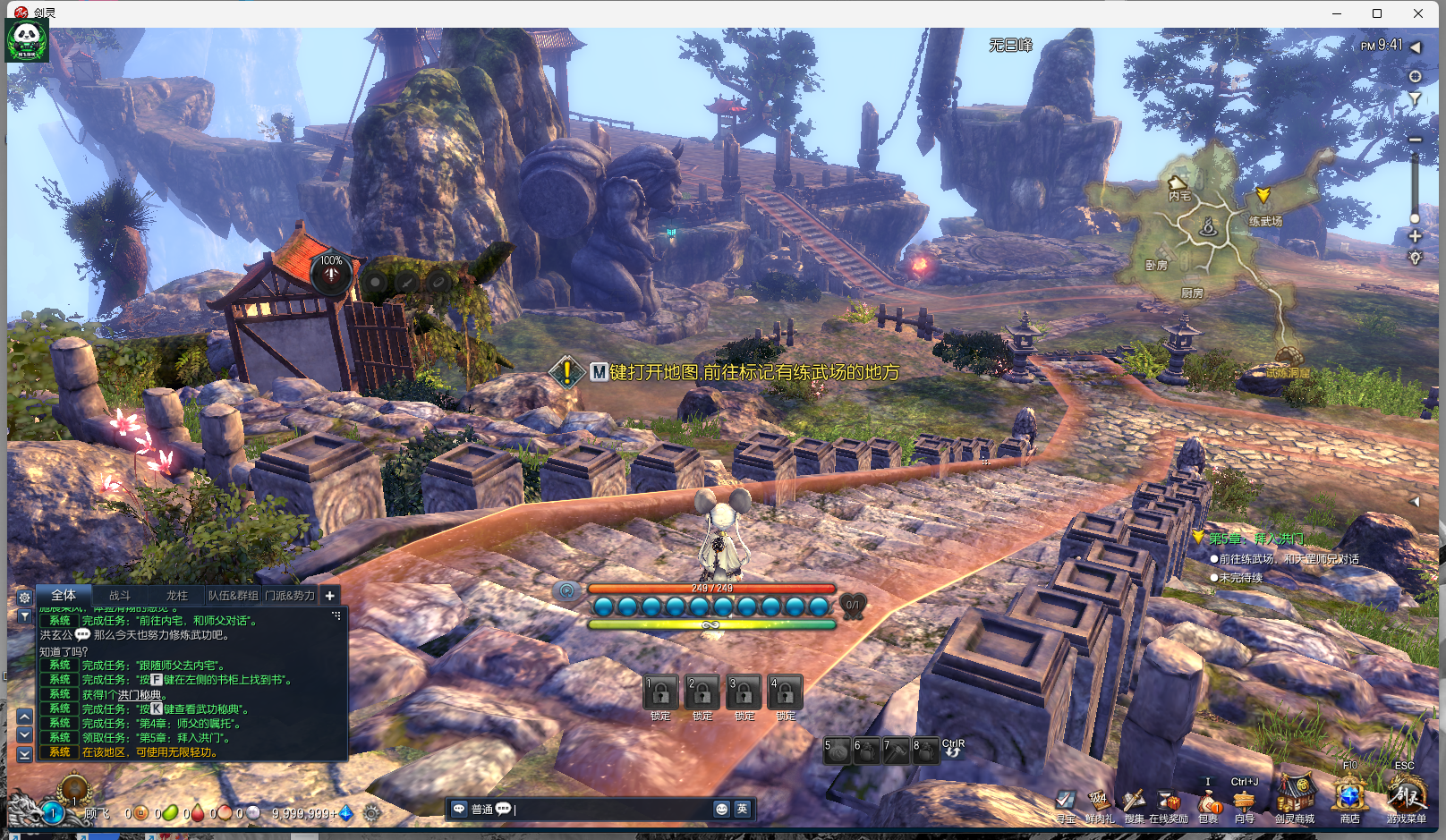The height and width of the screenshot is (840, 1446).
Task: Jump chat log to the bottom
Action: pos(25,754)
